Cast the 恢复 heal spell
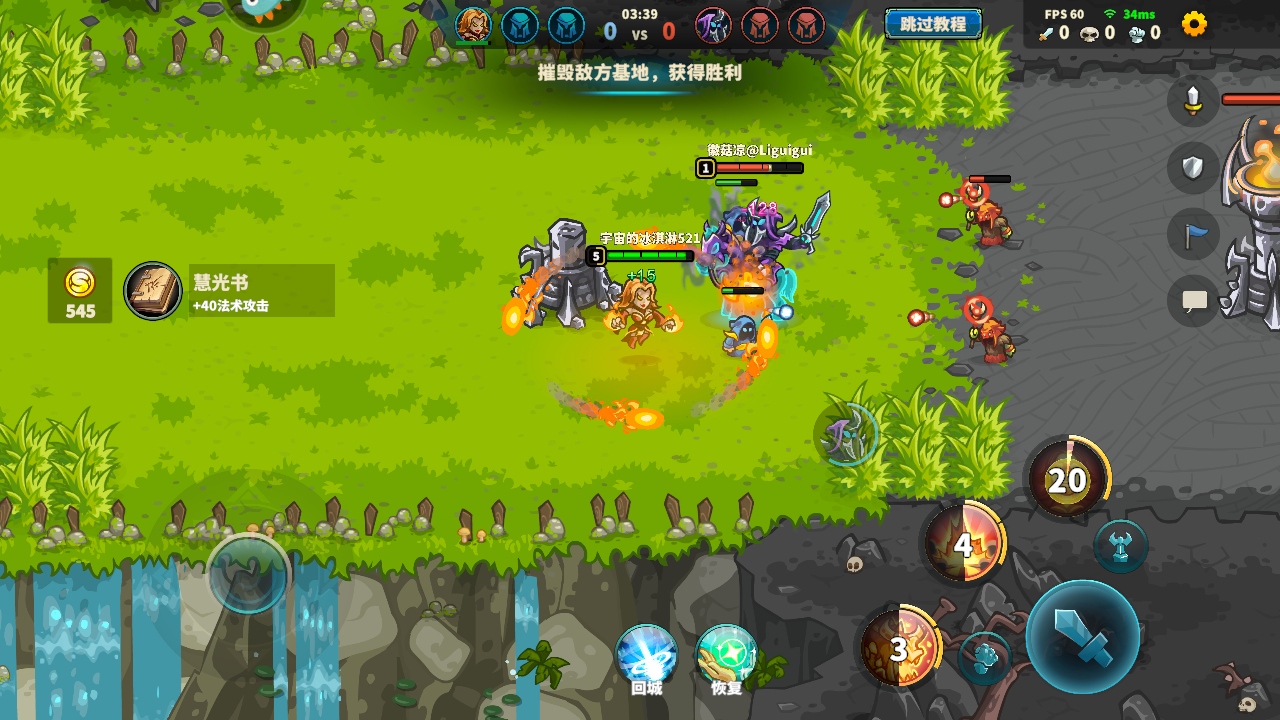 726,655
